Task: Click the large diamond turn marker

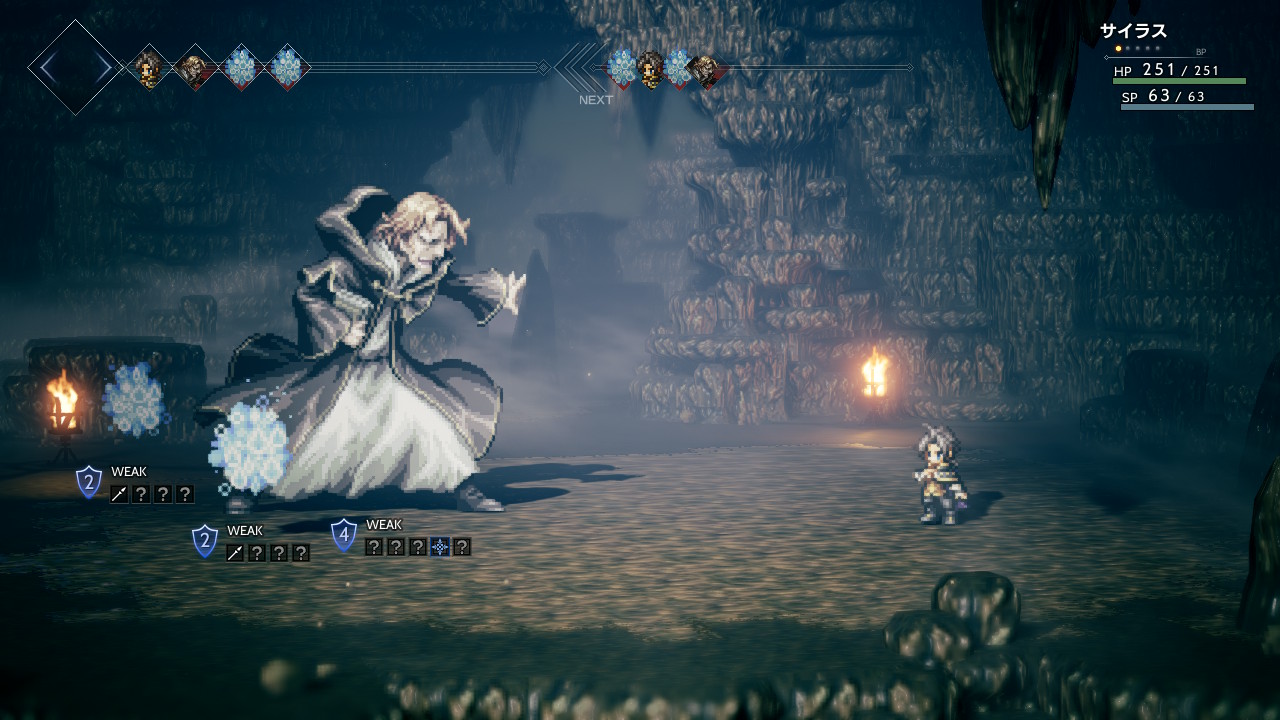Action: pos(75,68)
